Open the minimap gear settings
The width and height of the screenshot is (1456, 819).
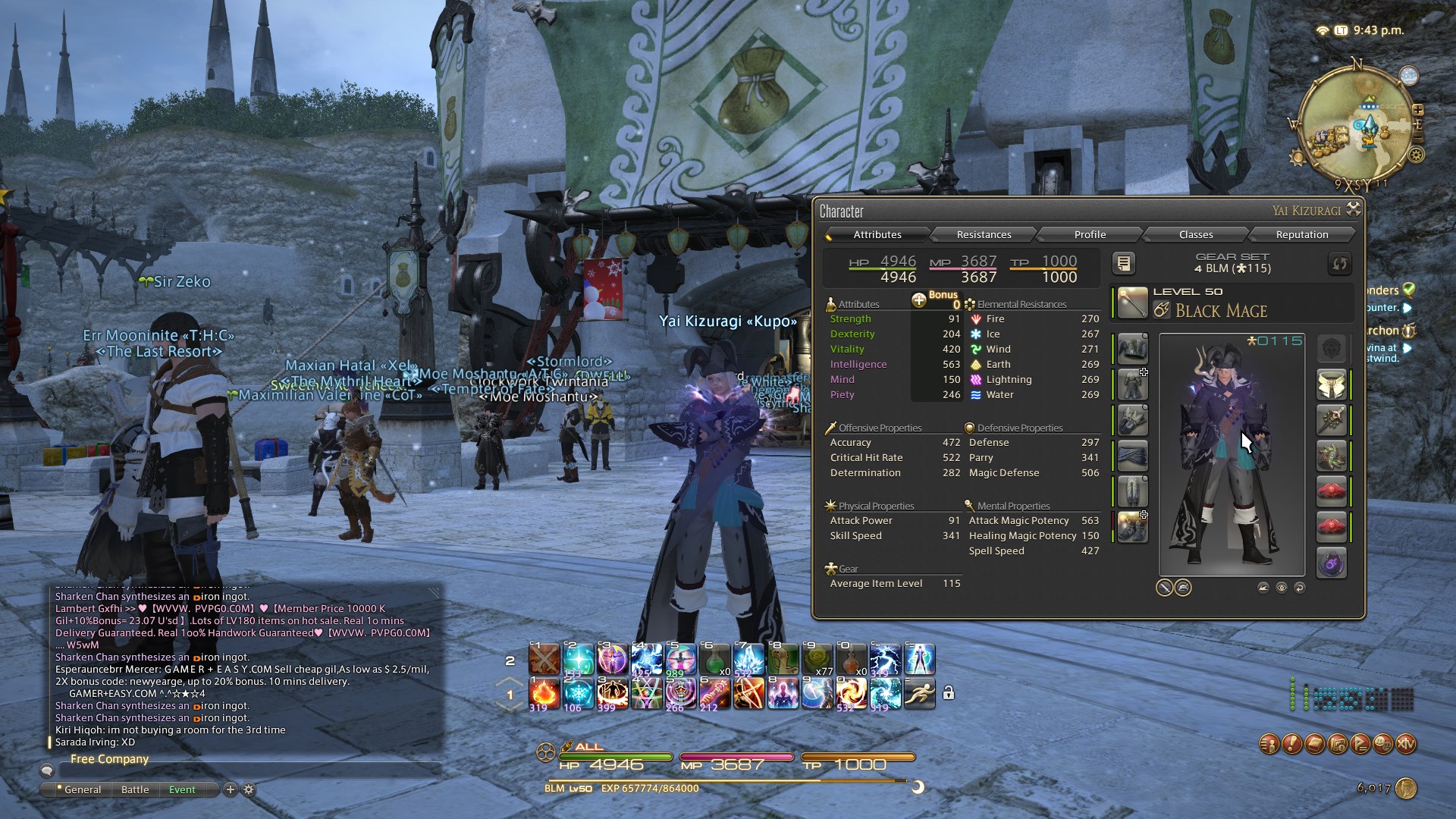point(1416,155)
